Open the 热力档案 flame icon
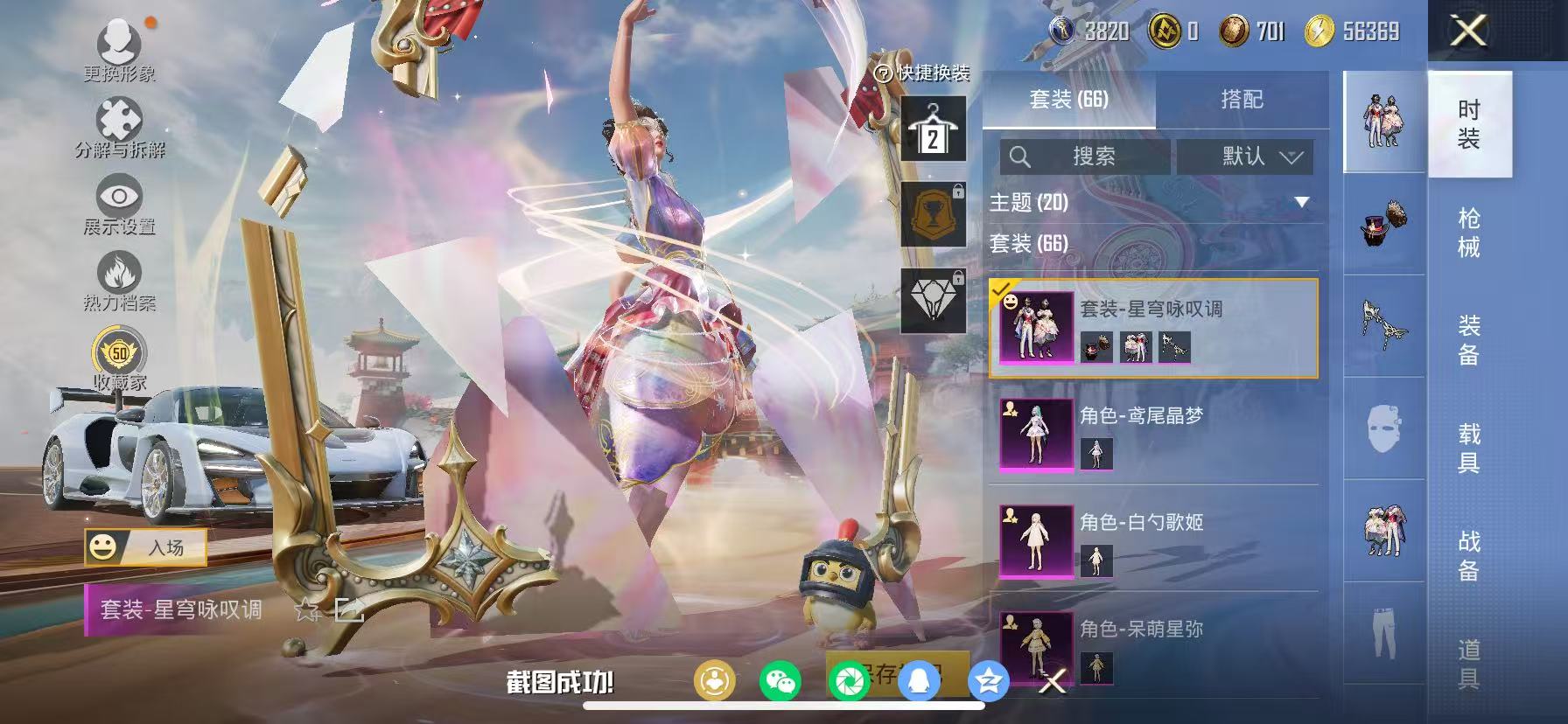The width and height of the screenshot is (1568, 724). 117,274
